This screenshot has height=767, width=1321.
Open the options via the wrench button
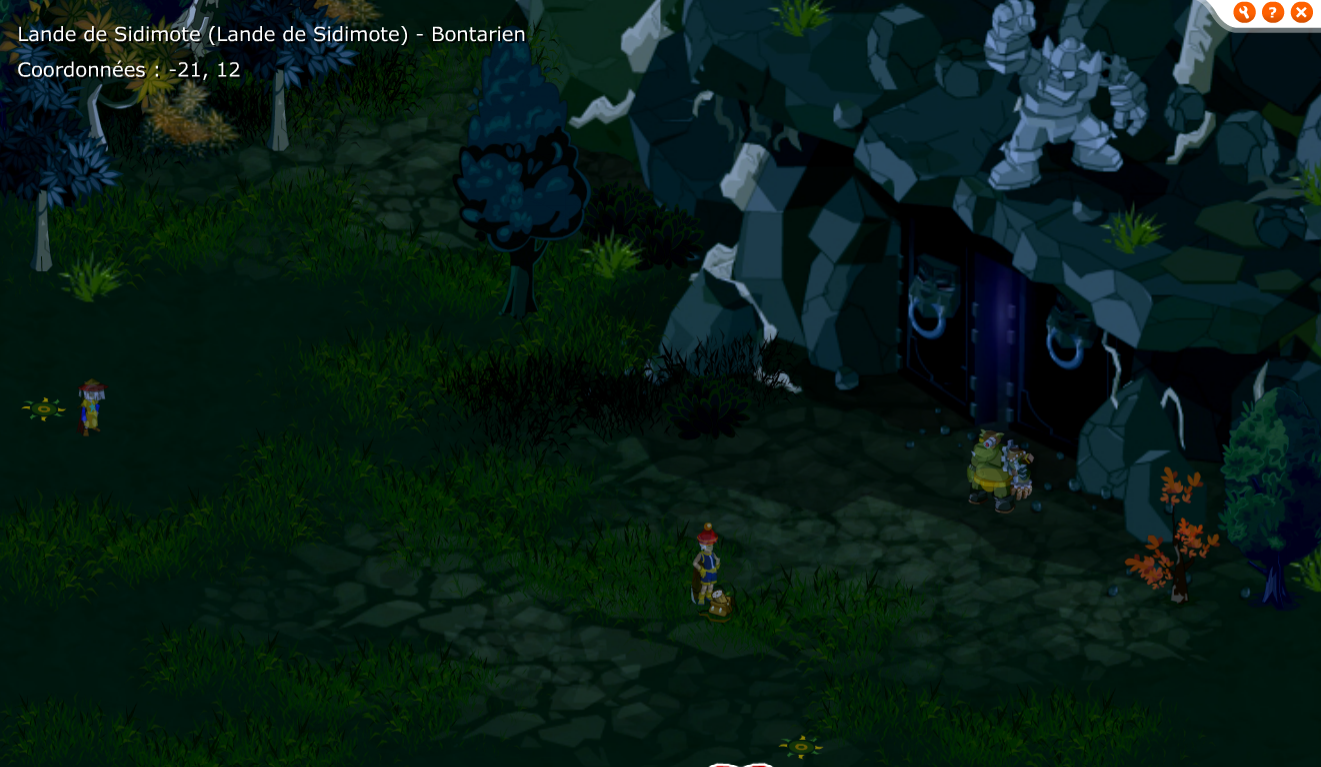[1244, 12]
